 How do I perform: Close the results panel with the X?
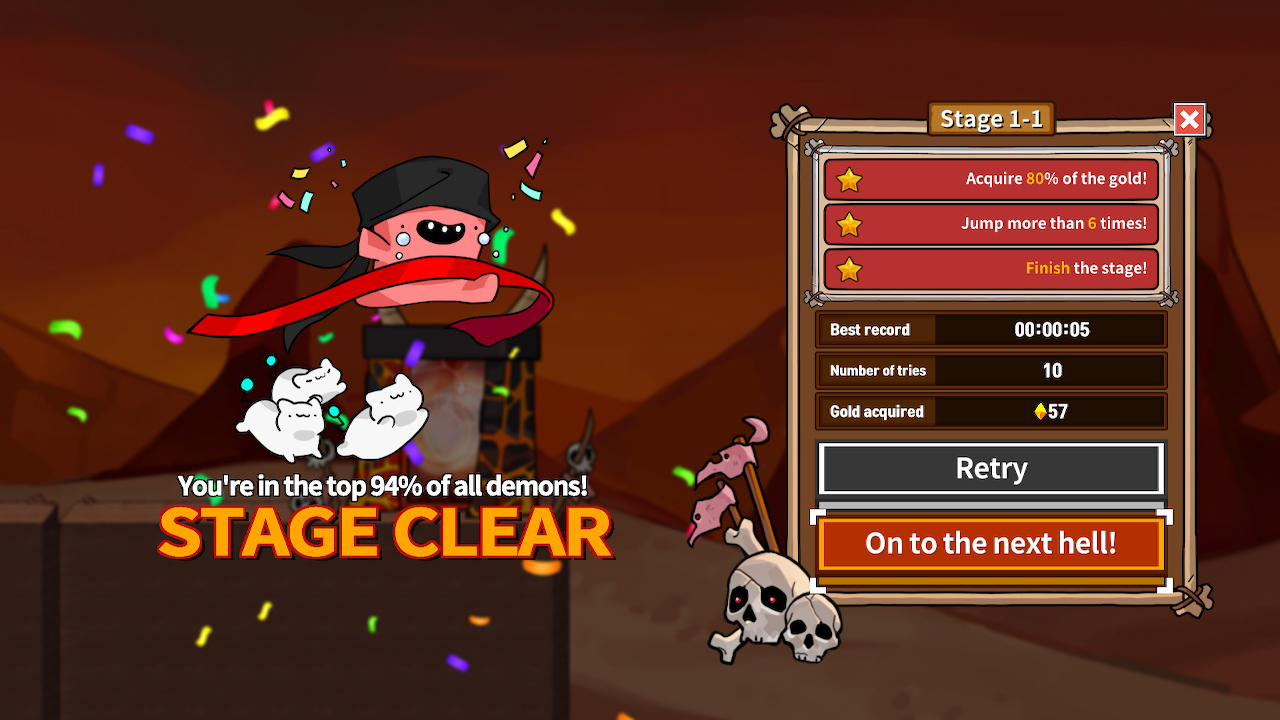pos(1189,119)
